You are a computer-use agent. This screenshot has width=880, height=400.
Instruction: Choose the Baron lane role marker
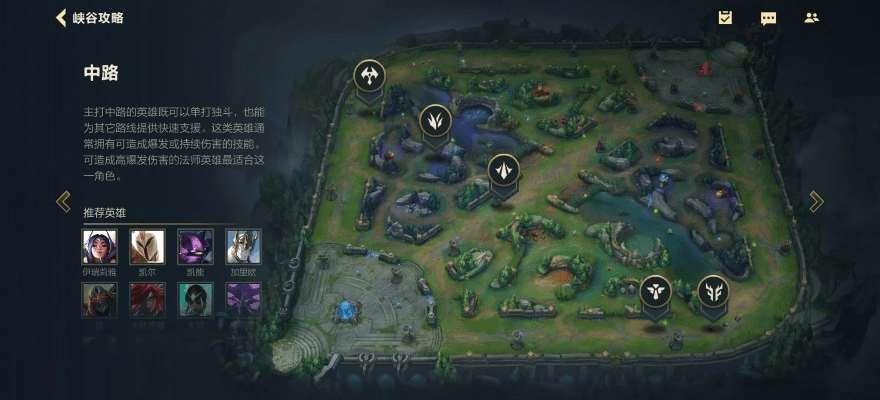369,75
